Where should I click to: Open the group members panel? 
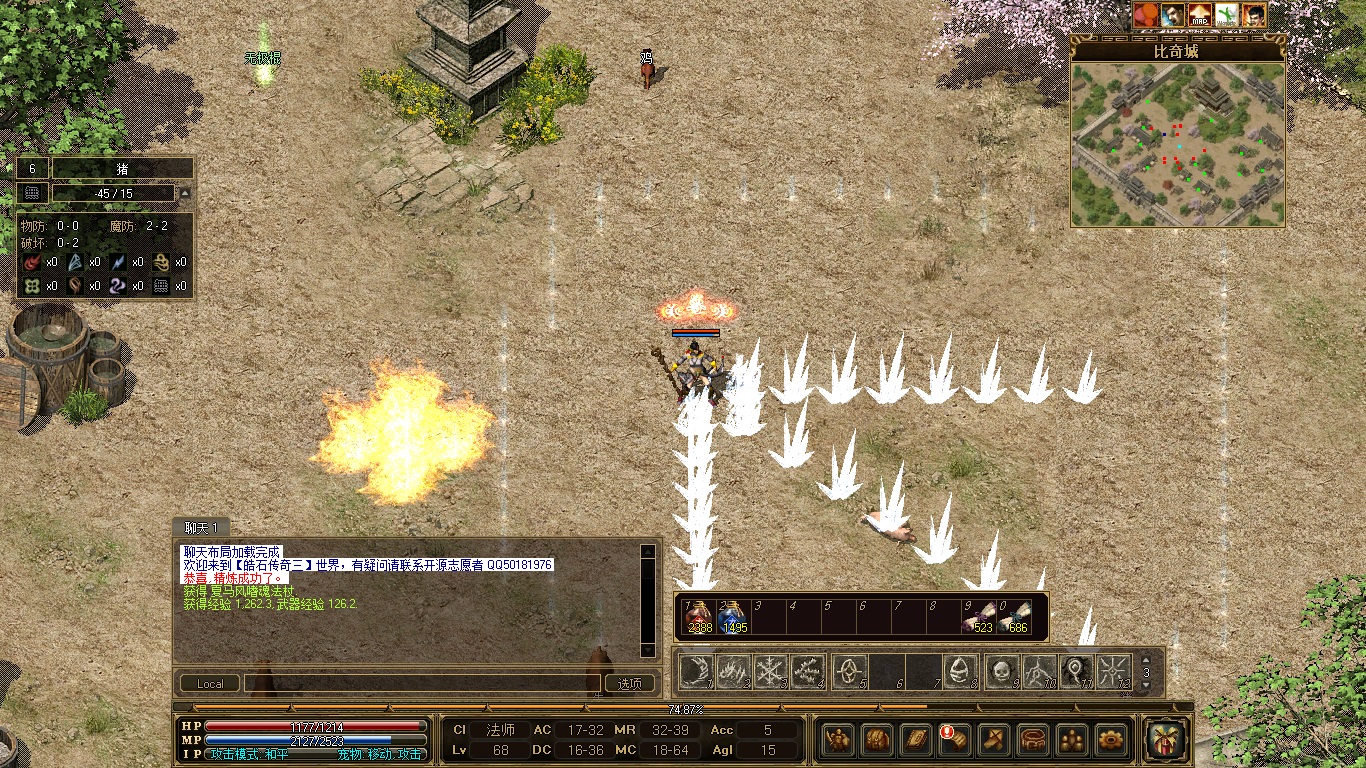[x=1072, y=740]
